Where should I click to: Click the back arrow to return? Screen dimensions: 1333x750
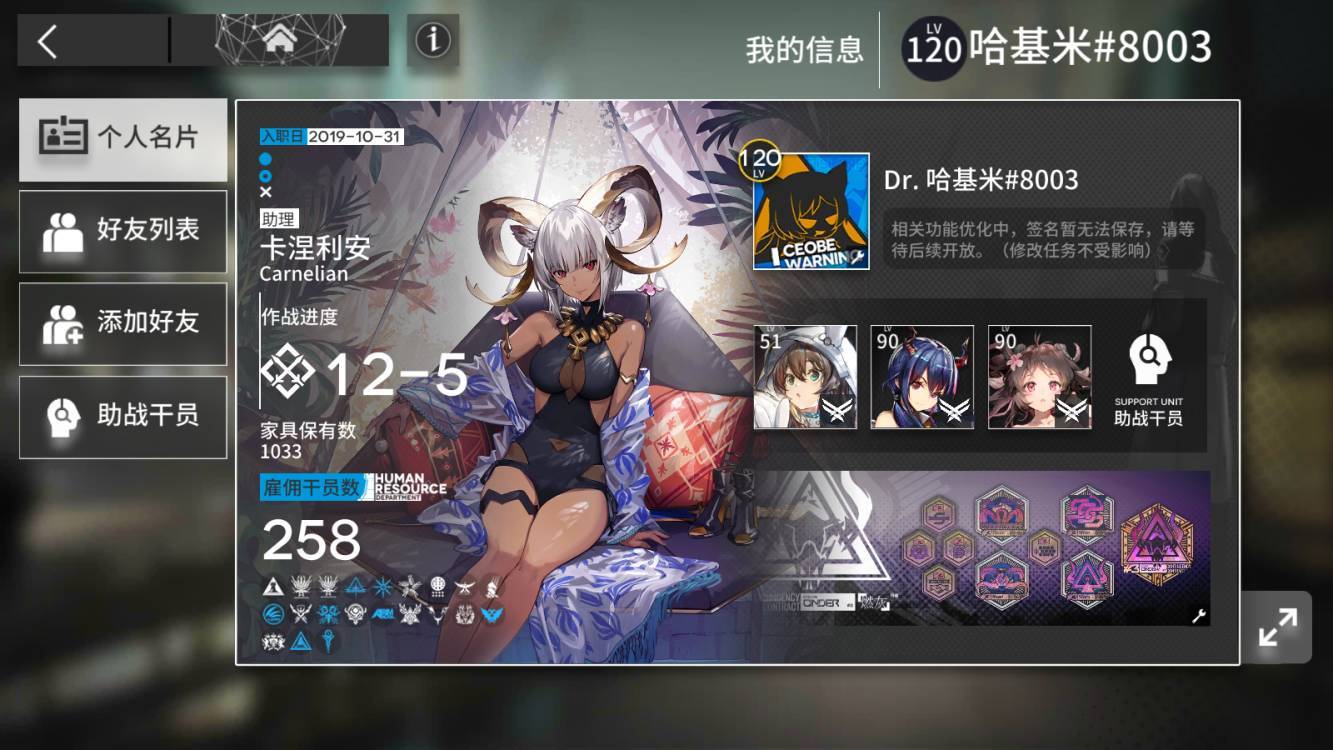pyautogui.click(x=44, y=41)
